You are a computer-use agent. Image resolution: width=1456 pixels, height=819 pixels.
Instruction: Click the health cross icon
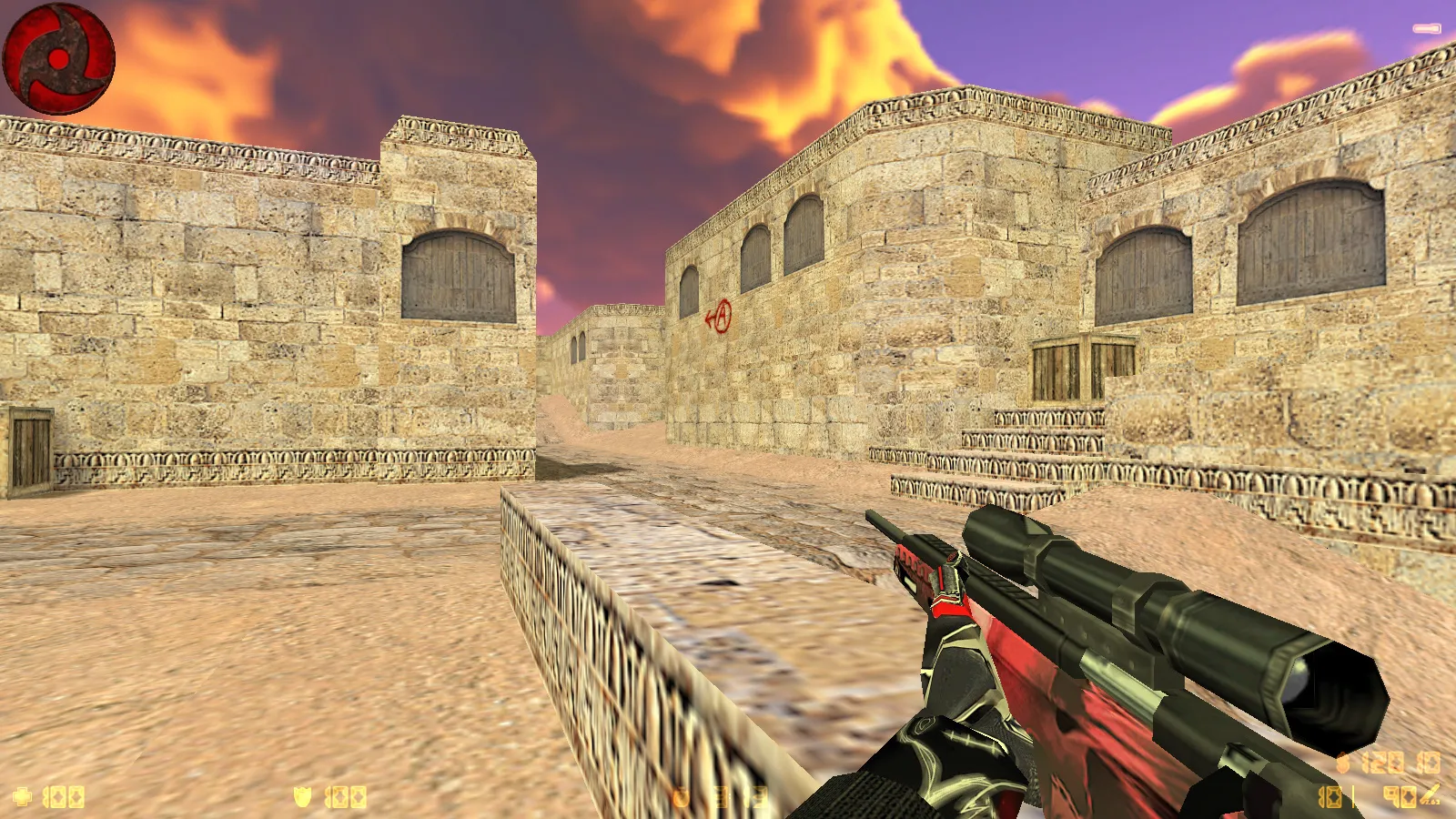point(23,797)
